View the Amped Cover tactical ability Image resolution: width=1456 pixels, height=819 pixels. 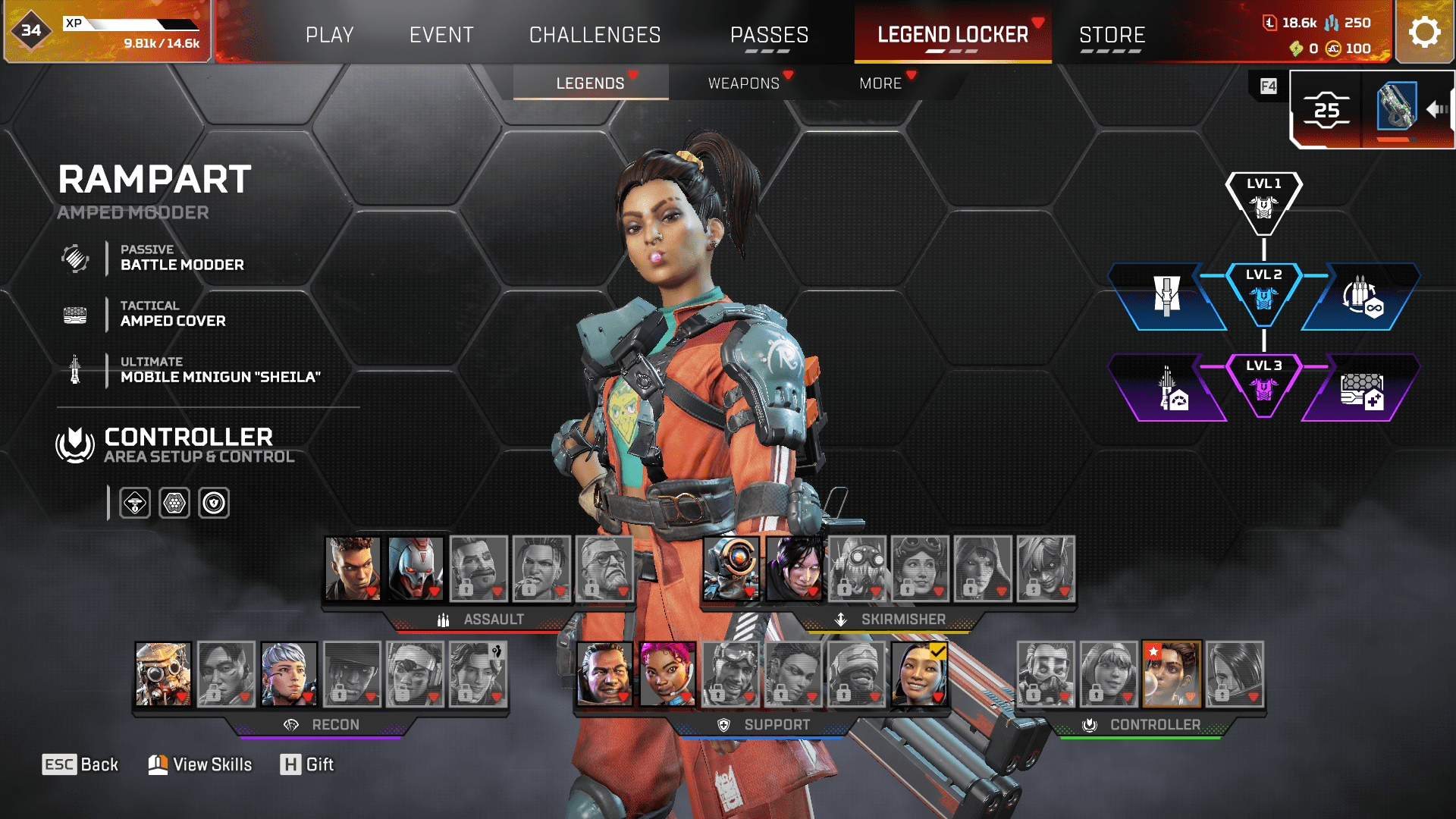pyautogui.click(x=173, y=315)
